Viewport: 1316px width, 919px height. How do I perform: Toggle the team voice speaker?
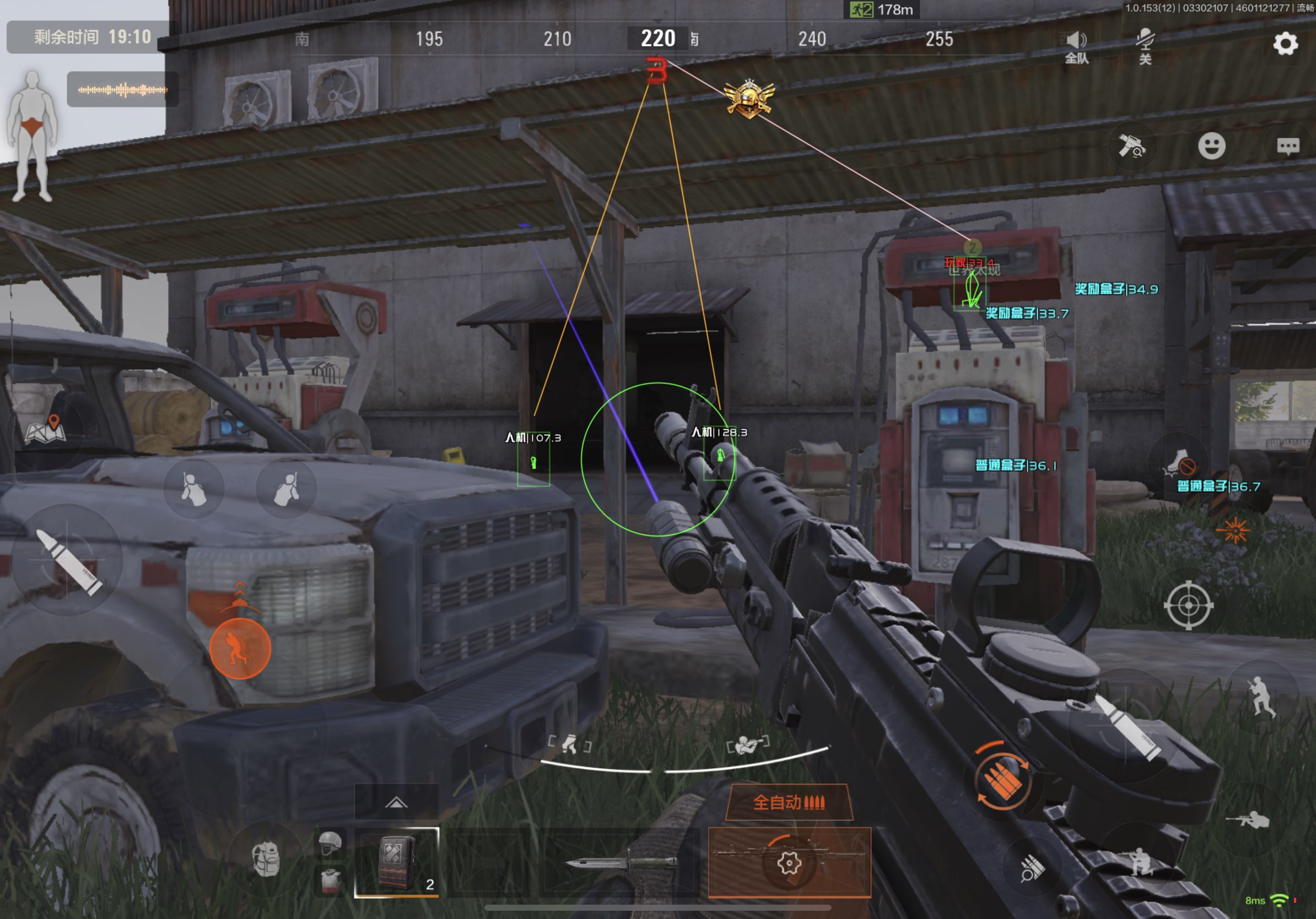[1076, 46]
